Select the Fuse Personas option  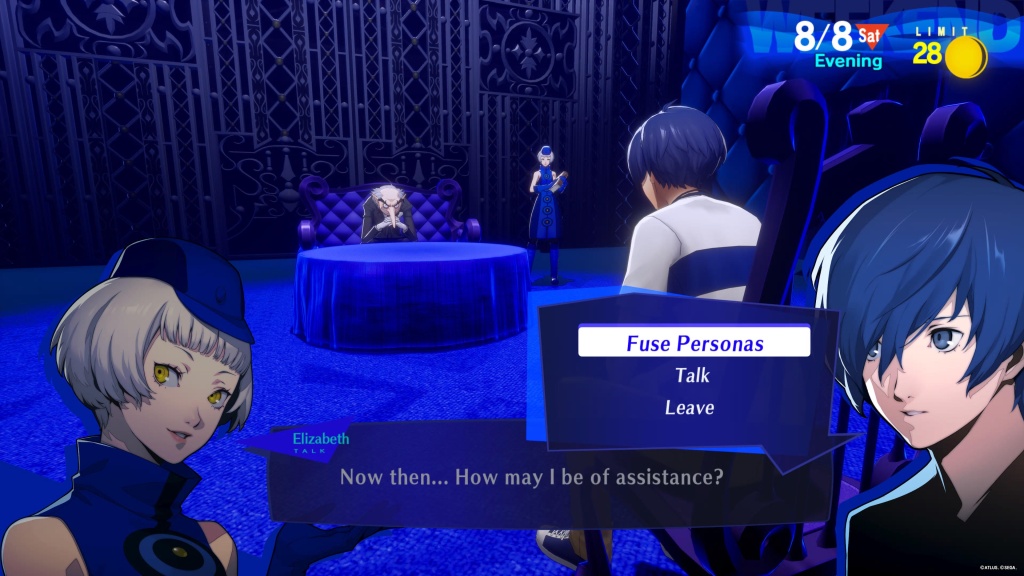(x=694, y=343)
